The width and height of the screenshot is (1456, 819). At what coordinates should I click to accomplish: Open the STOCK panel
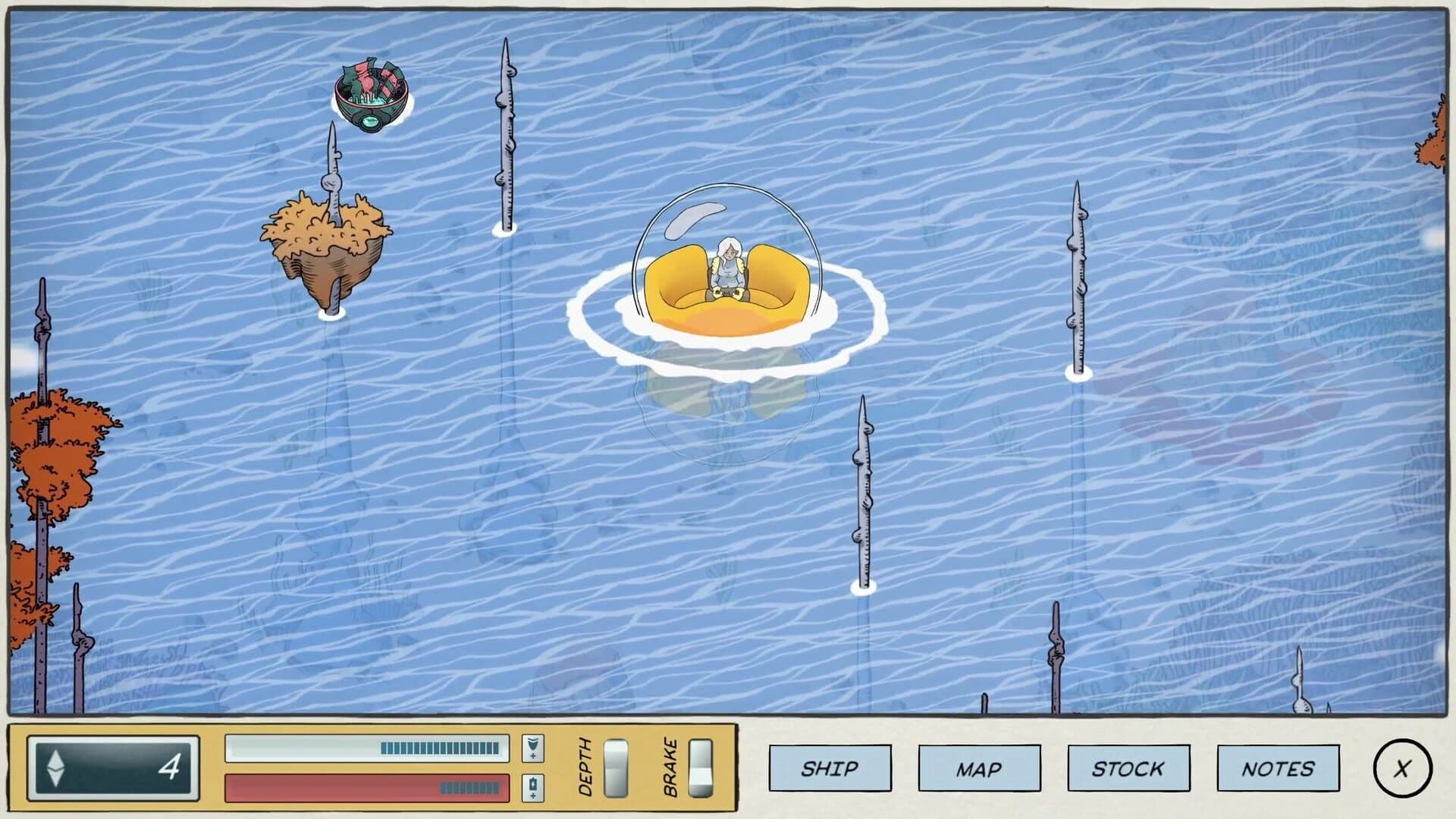(x=1128, y=767)
